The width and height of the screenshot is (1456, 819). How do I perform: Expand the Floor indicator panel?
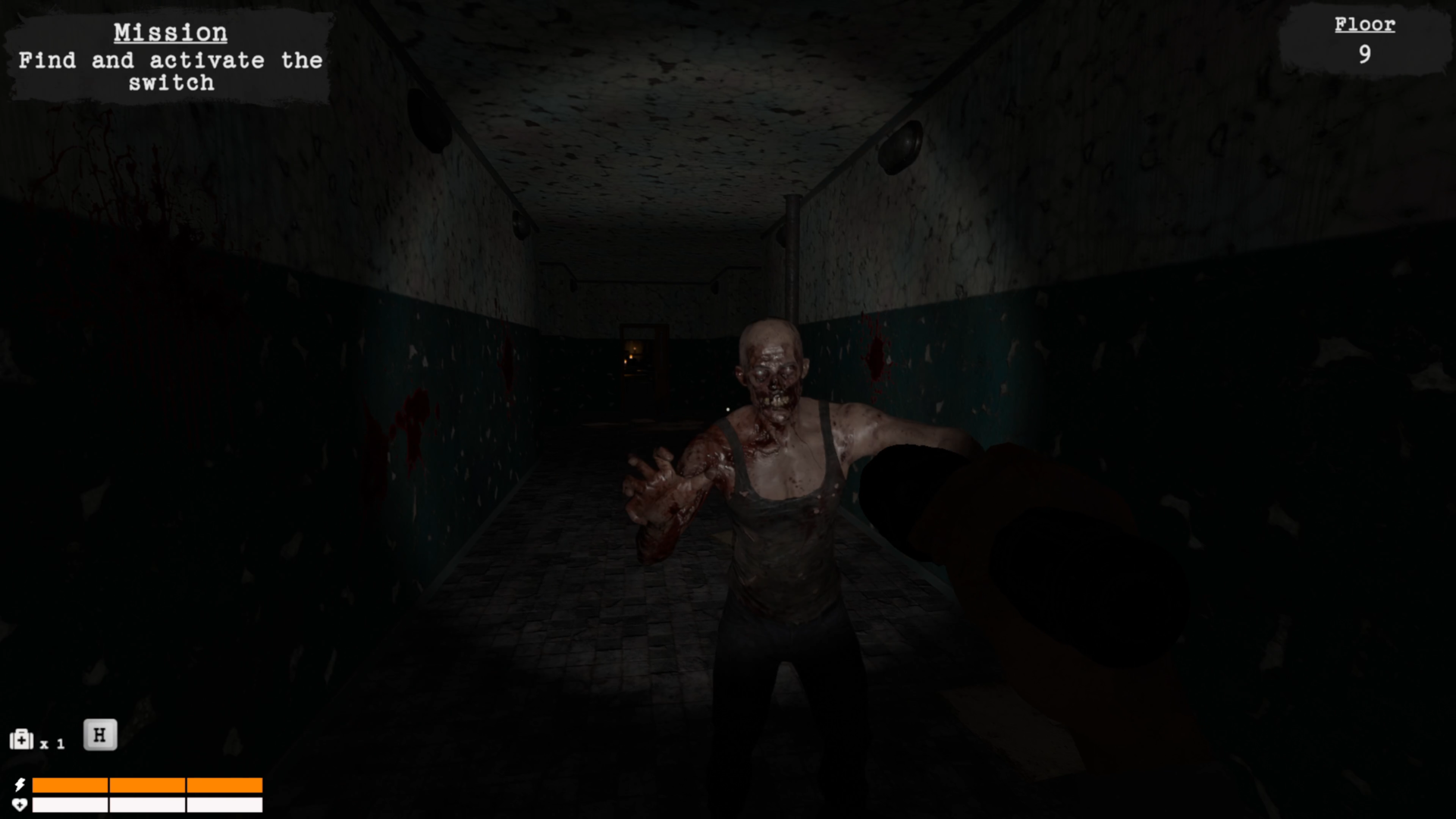point(1364,38)
